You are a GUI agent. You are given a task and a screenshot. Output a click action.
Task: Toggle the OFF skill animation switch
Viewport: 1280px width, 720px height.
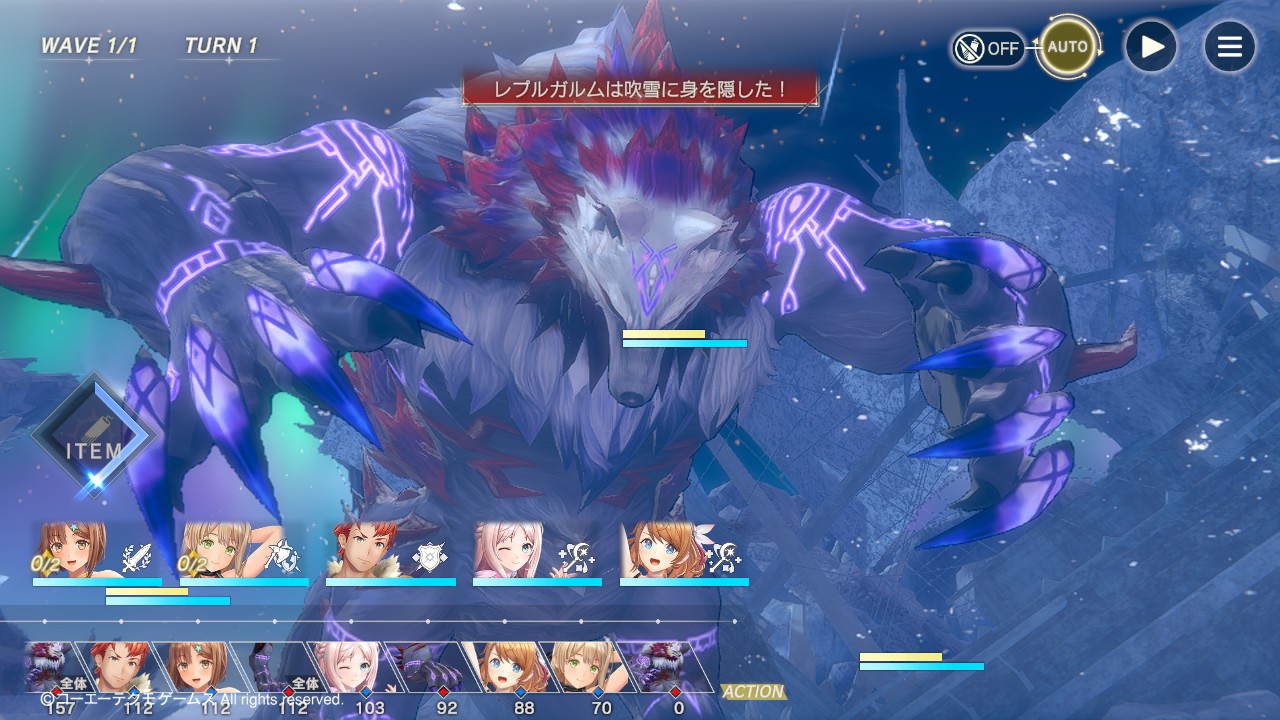click(x=987, y=48)
